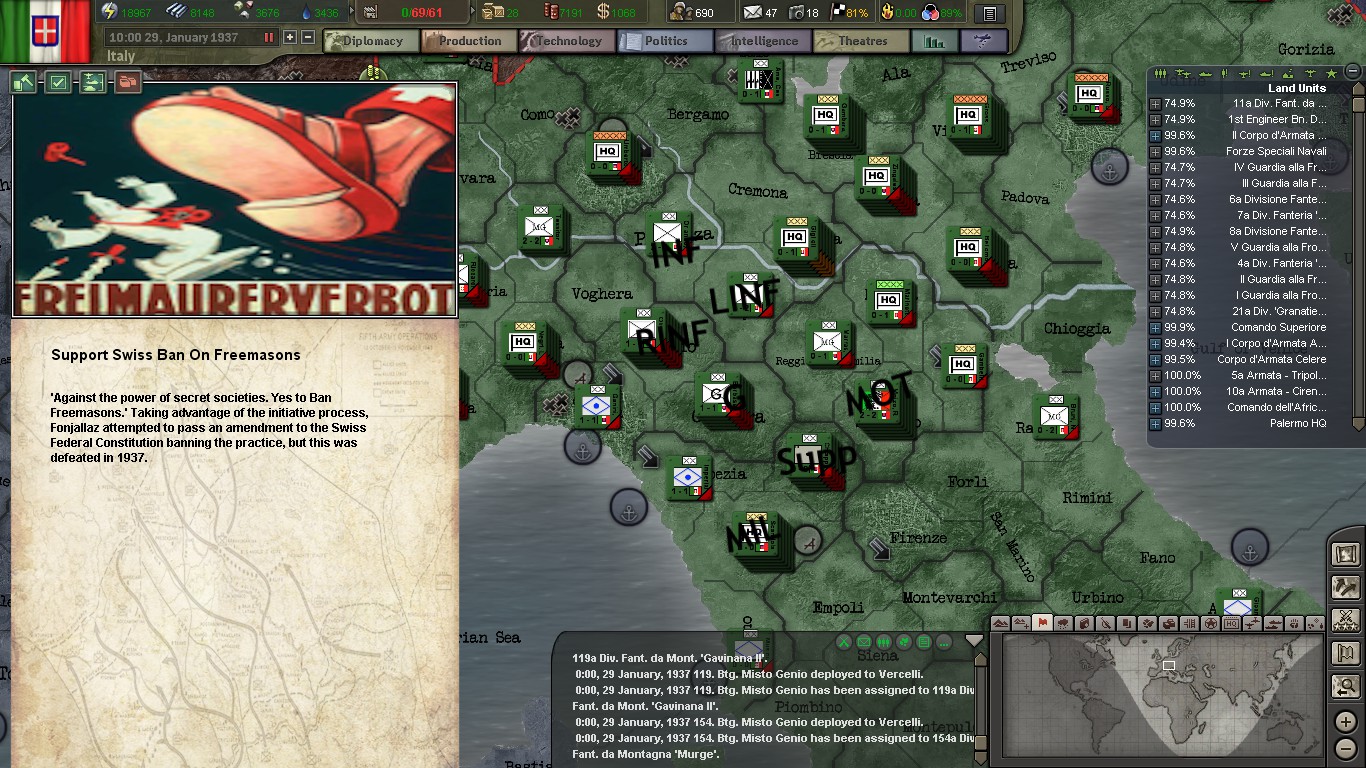
Task: Click the air redeployment plane icon top right
Action: (x=981, y=43)
